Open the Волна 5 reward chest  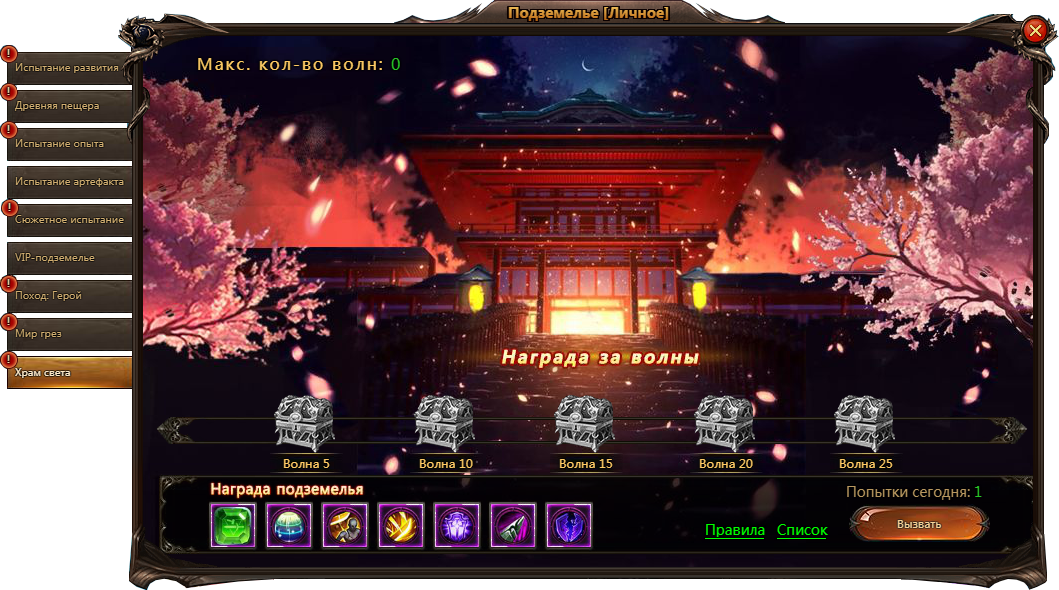305,423
